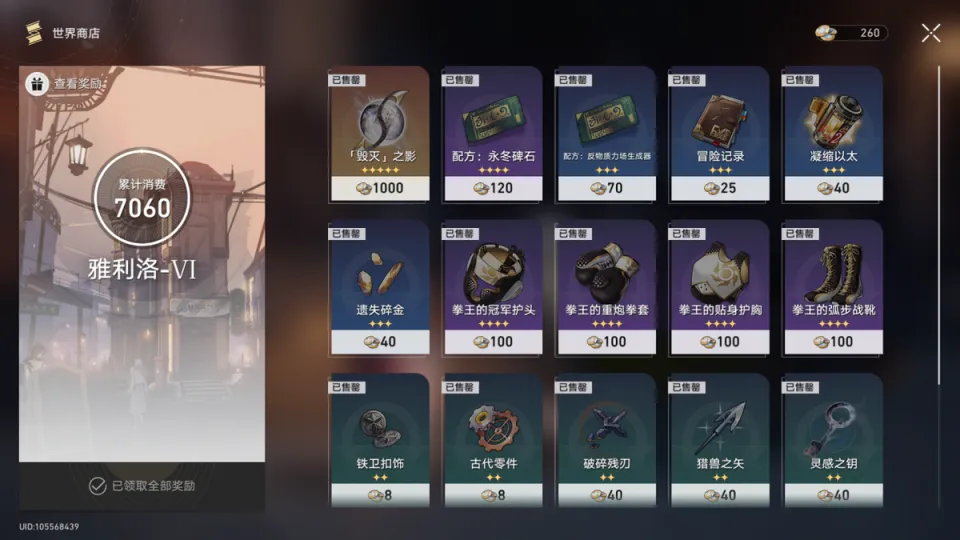This screenshot has width=960, height=540.
Task: Select the 破碎残刃 material card
Action: (x=605, y=440)
